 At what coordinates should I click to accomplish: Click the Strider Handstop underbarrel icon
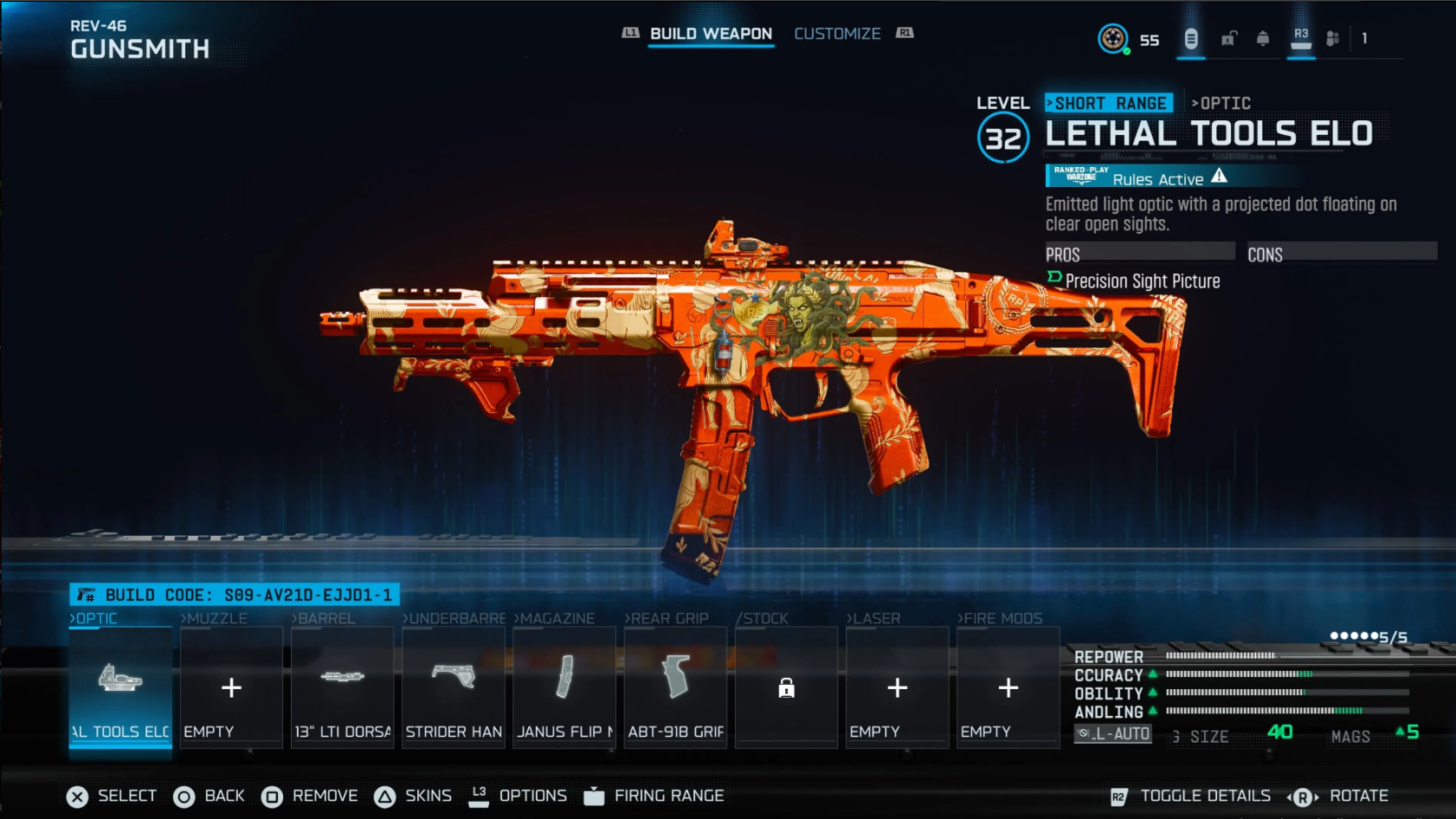(x=453, y=688)
